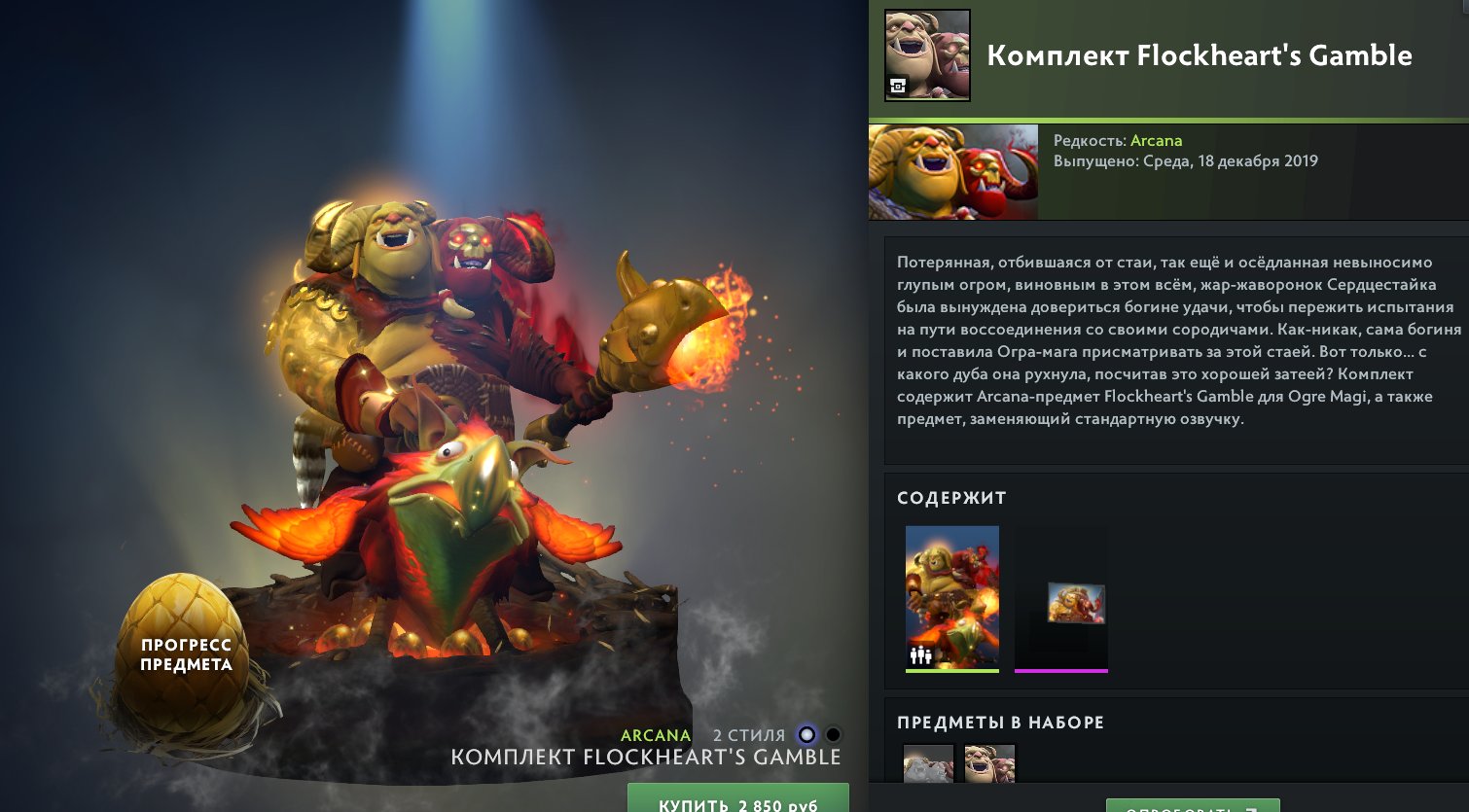
Task: Click the Ogre Magi banner image near the release date
Action: tap(952, 171)
